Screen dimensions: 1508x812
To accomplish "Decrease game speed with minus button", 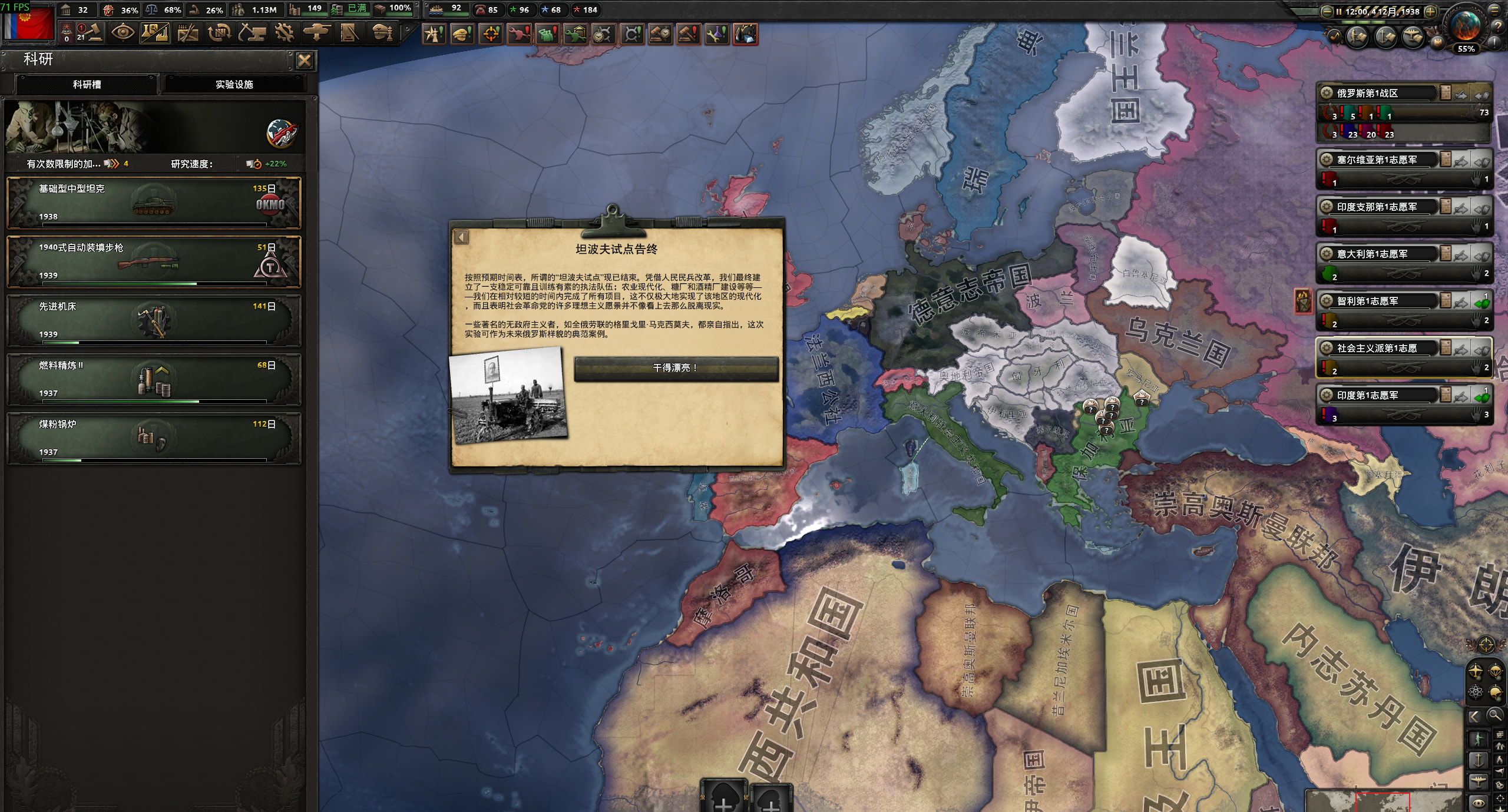I will 1327,11.
